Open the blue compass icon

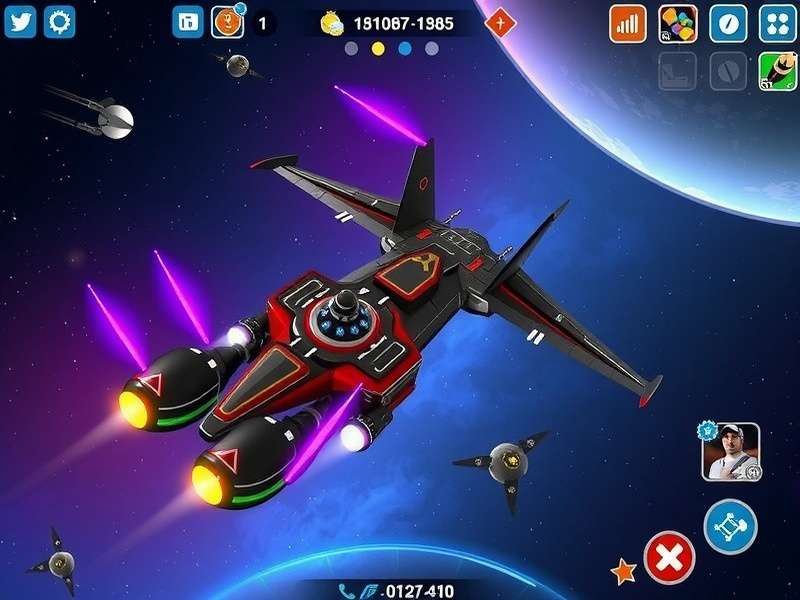click(x=728, y=24)
